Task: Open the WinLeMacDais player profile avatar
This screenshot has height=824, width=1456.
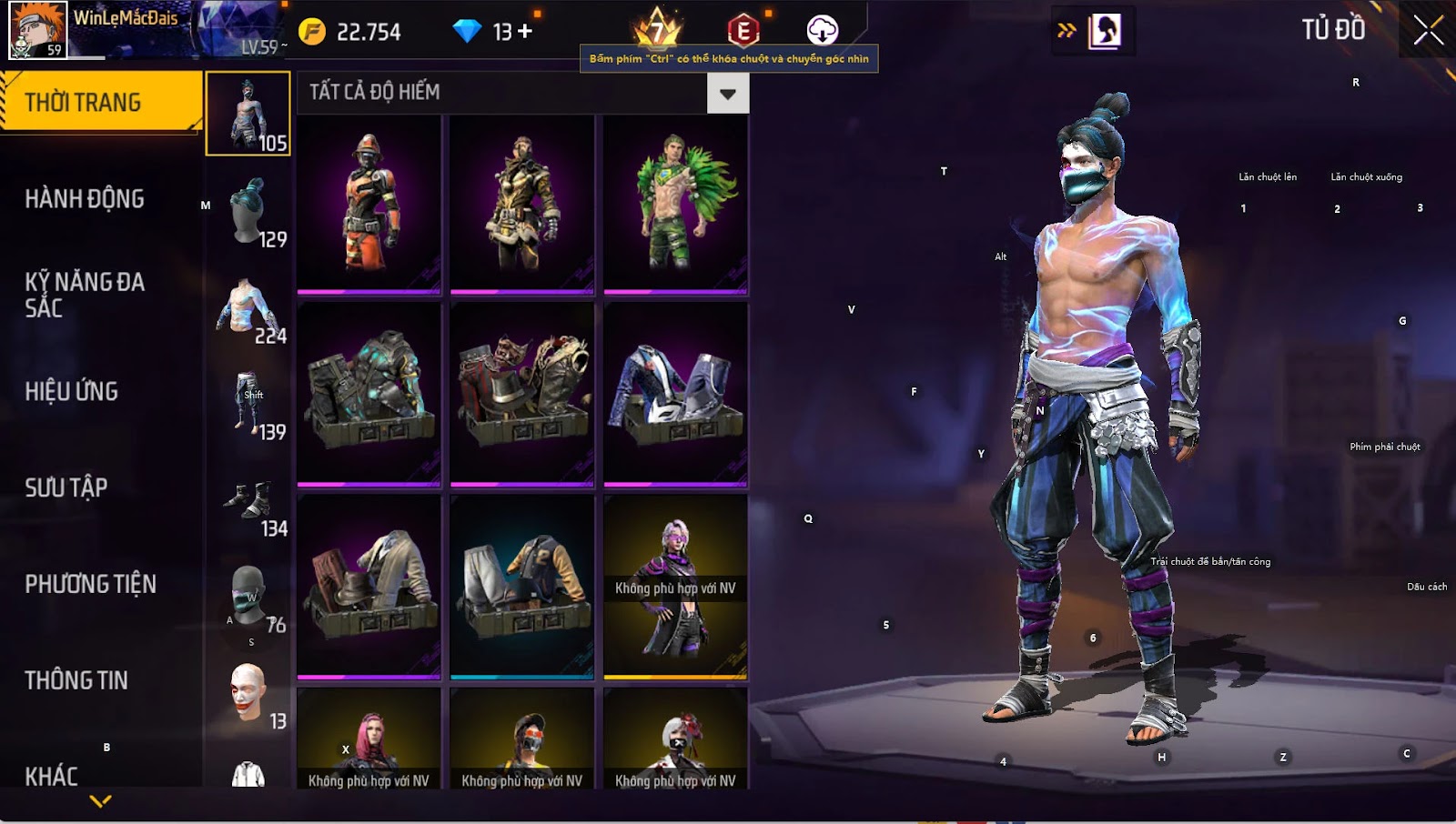Action: tap(37, 30)
